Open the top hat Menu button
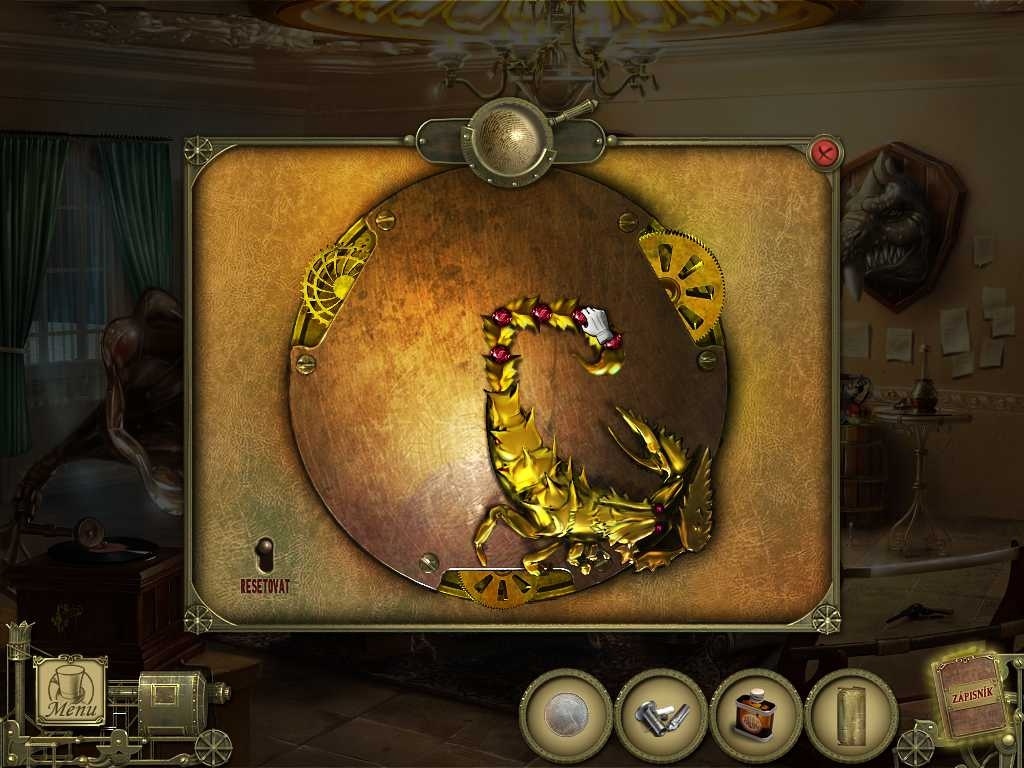 (x=70, y=691)
